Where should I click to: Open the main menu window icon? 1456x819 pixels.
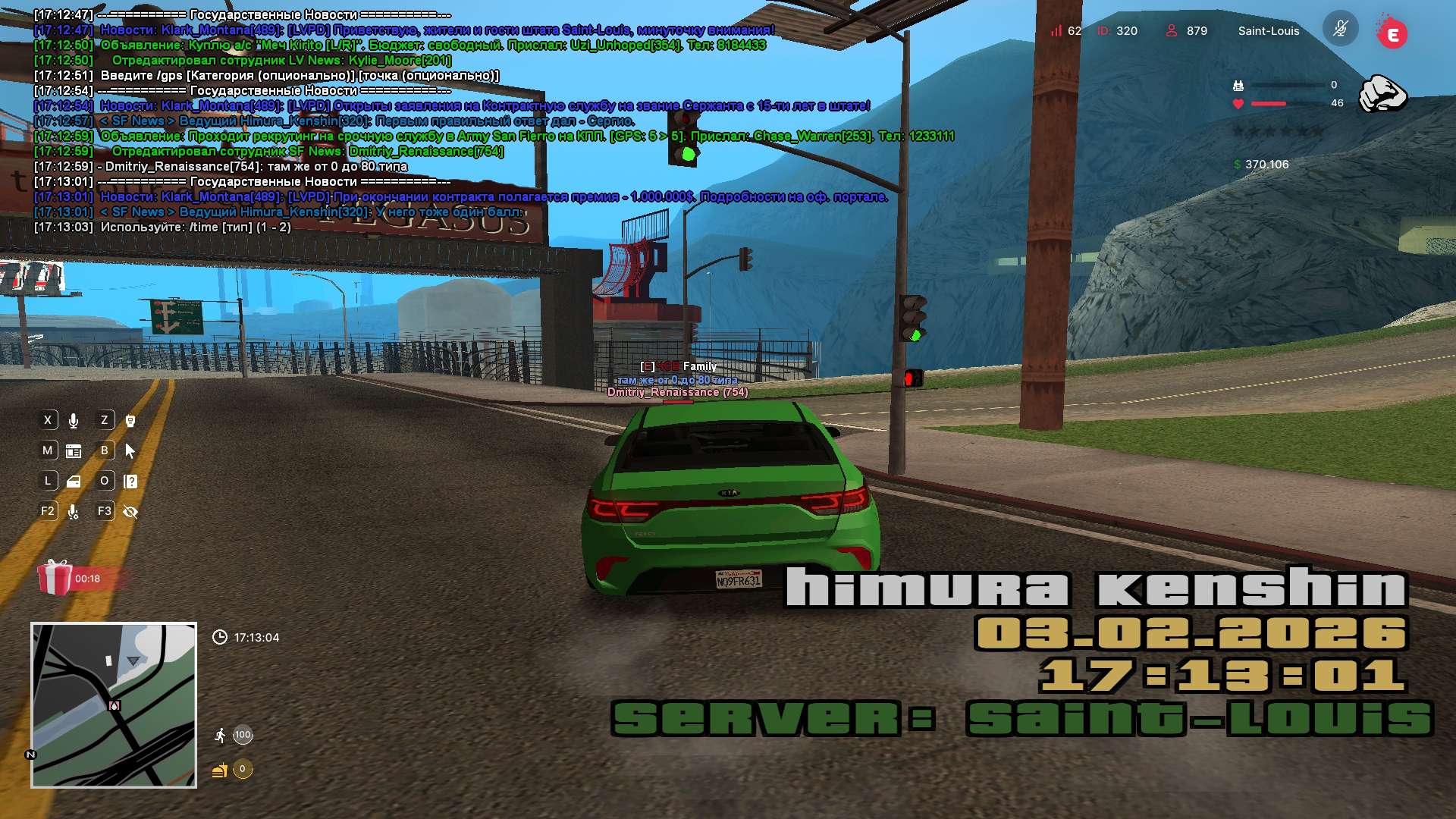point(74,451)
